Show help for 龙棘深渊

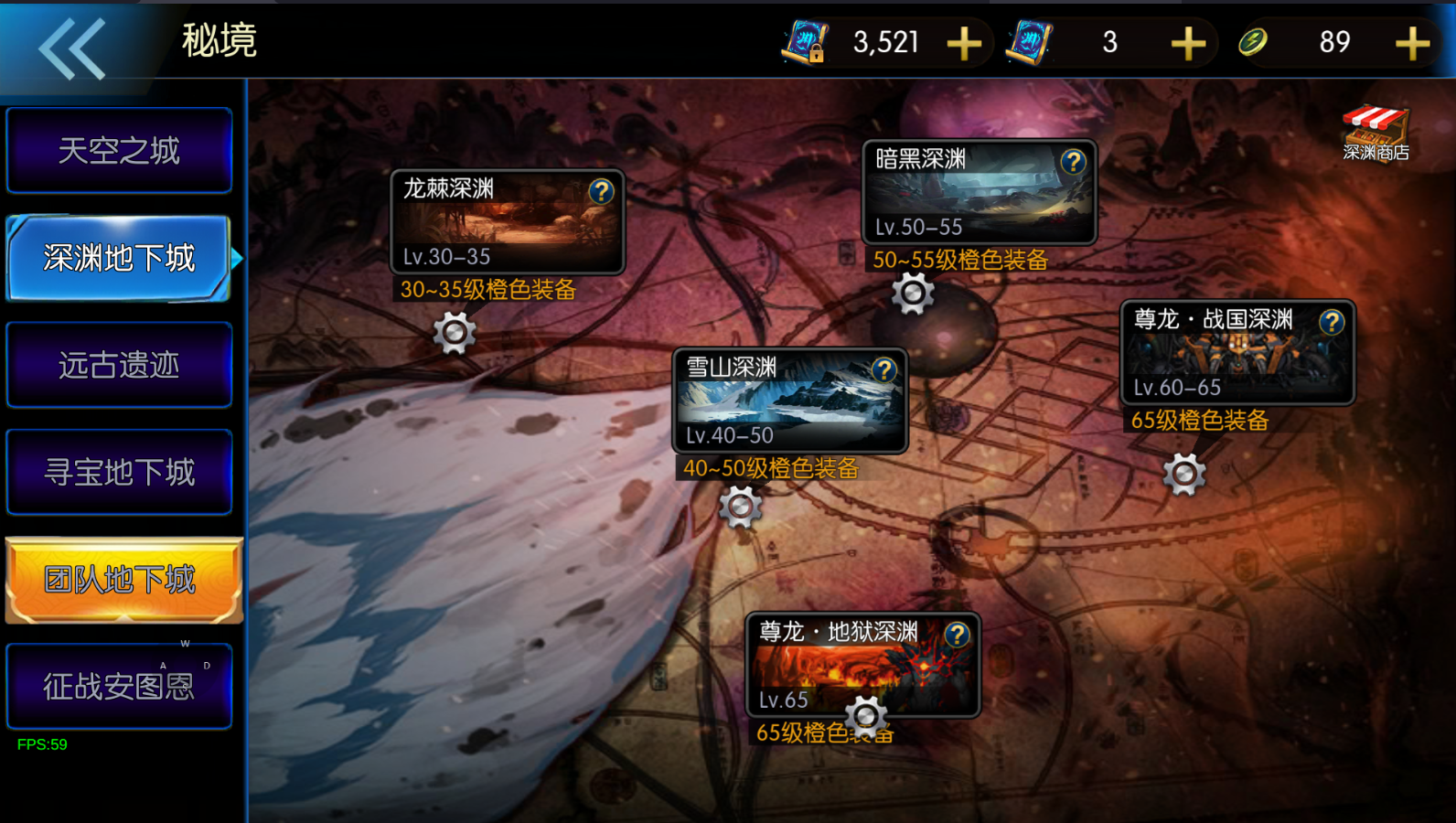tap(601, 191)
